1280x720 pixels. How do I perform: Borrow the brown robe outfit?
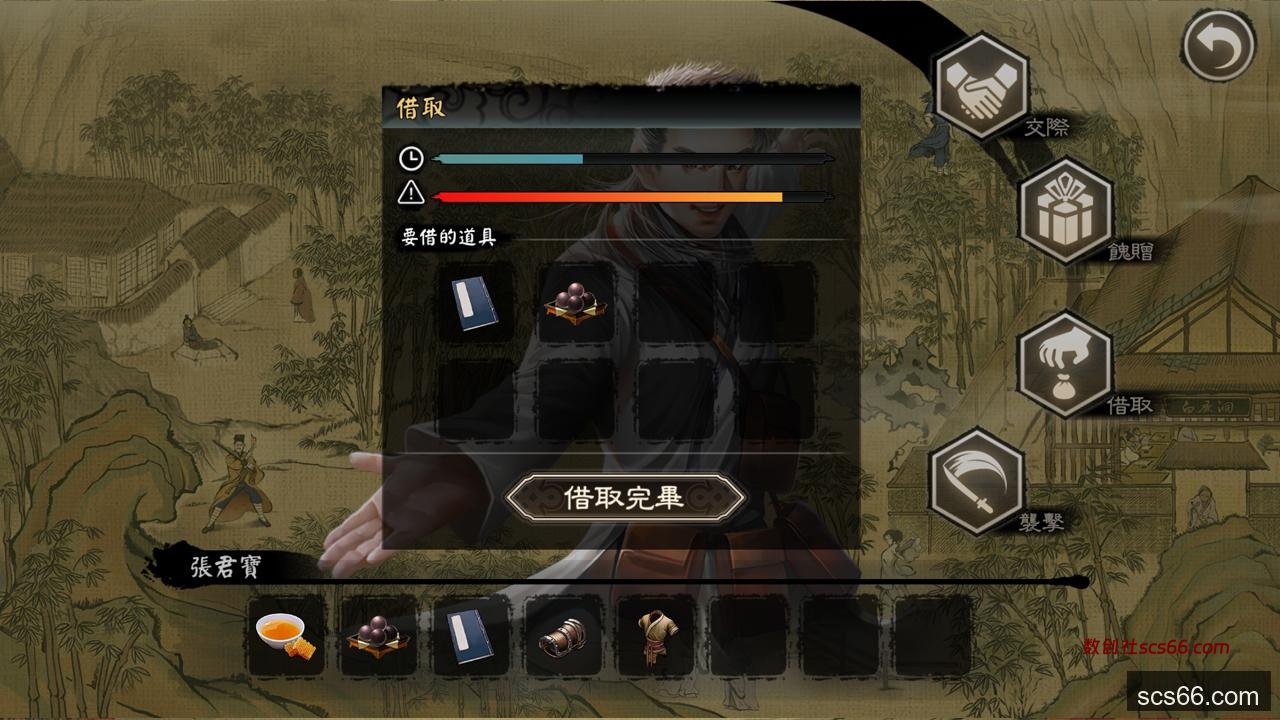(x=656, y=635)
